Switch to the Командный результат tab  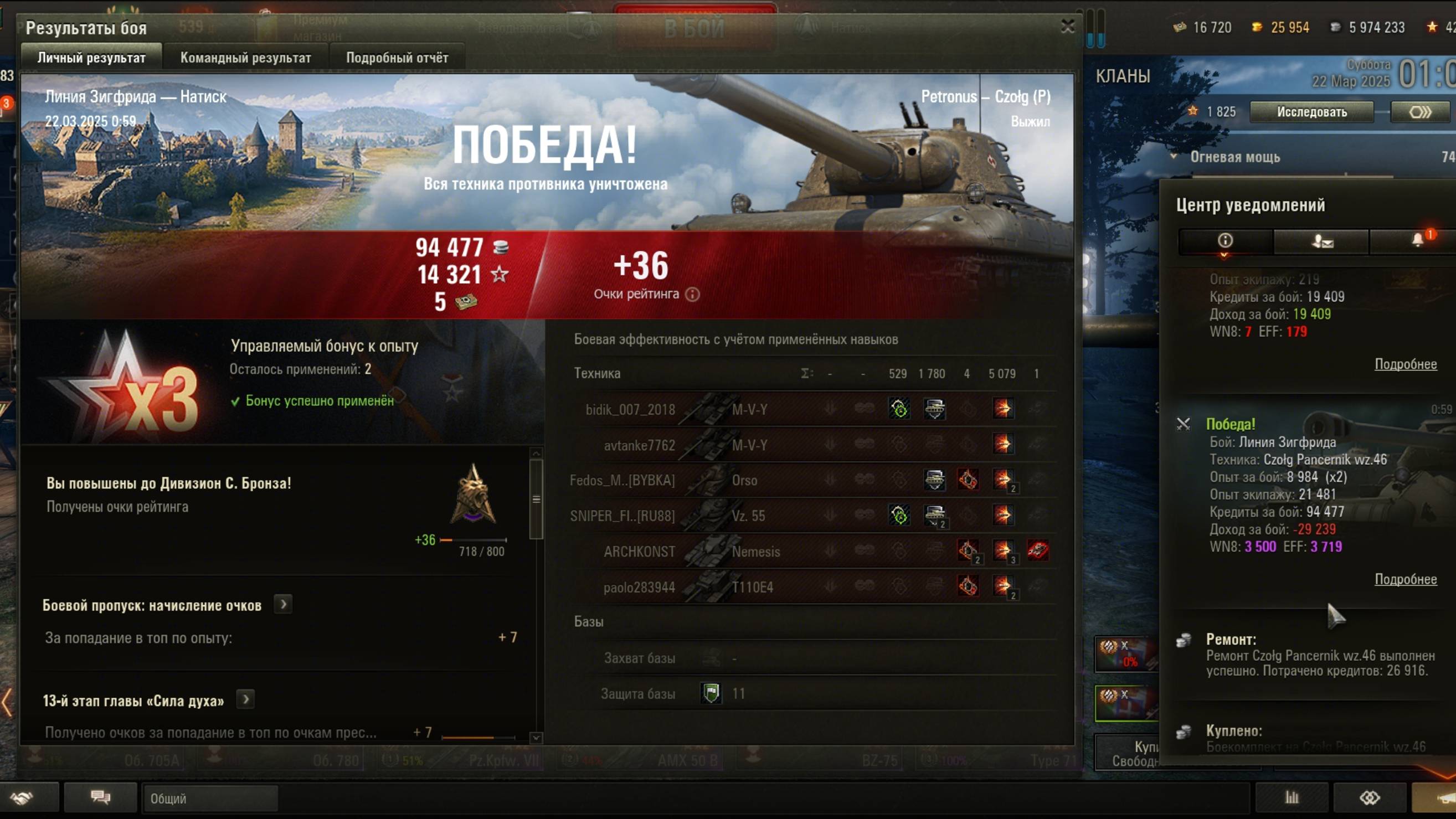245,58
